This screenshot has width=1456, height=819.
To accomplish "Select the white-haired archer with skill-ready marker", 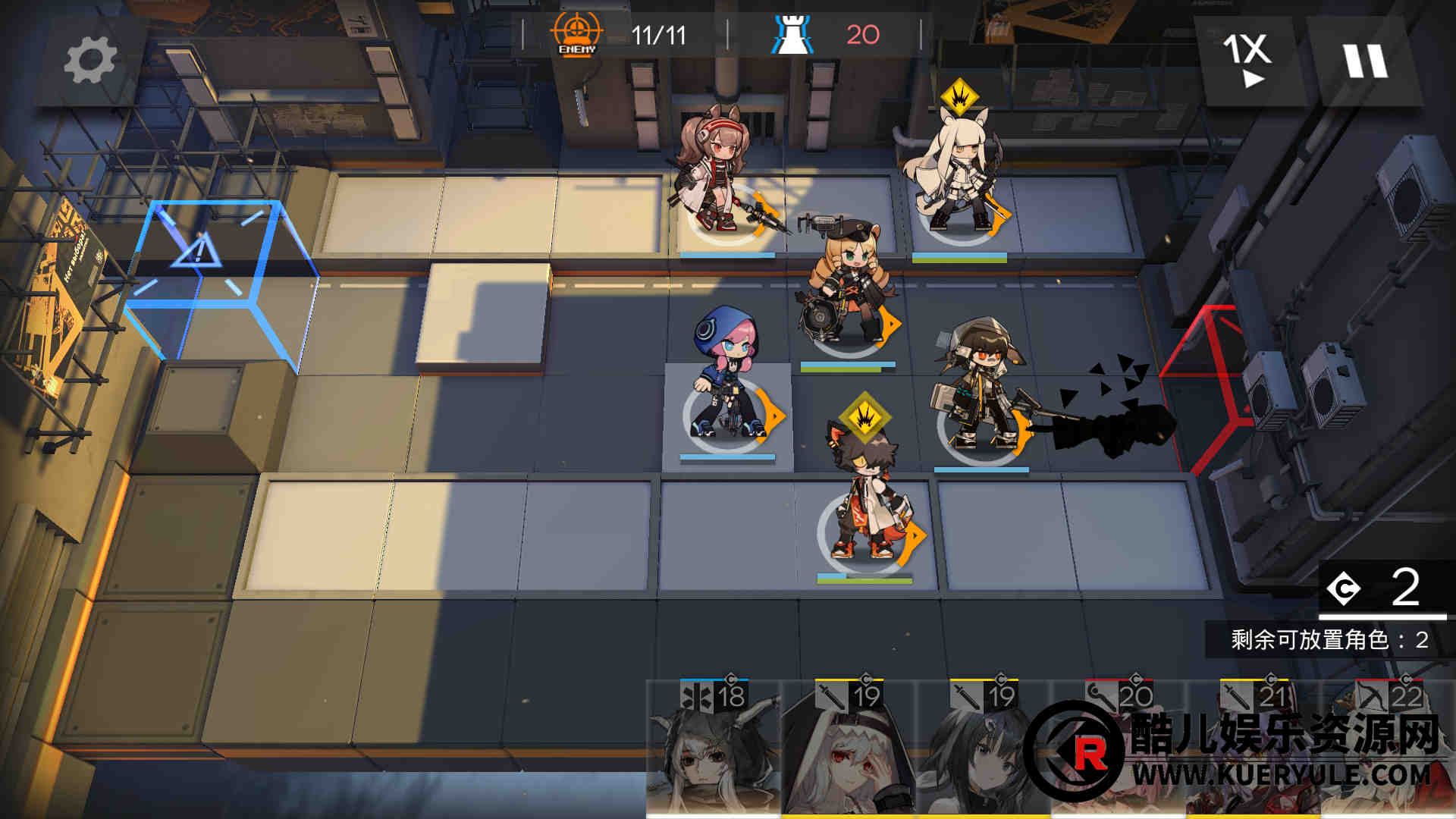I will 959,174.
